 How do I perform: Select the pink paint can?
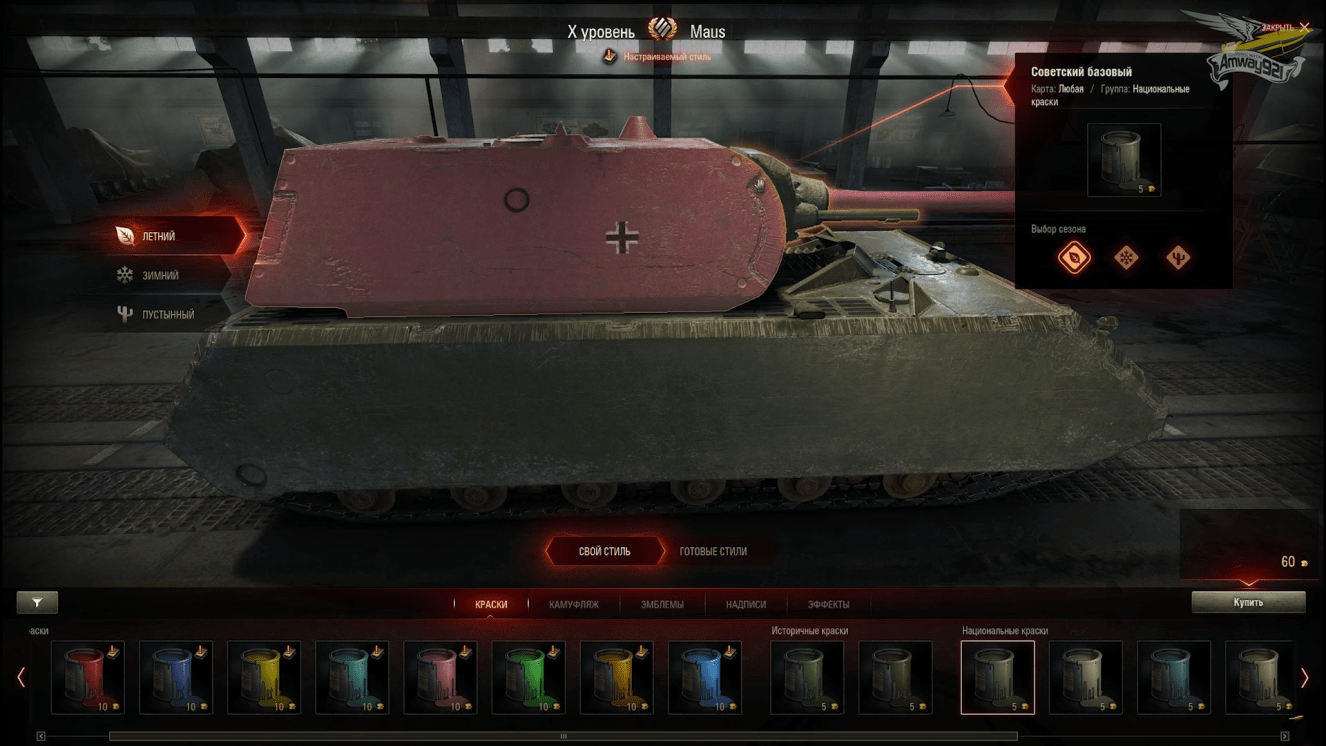tap(440, 678)
